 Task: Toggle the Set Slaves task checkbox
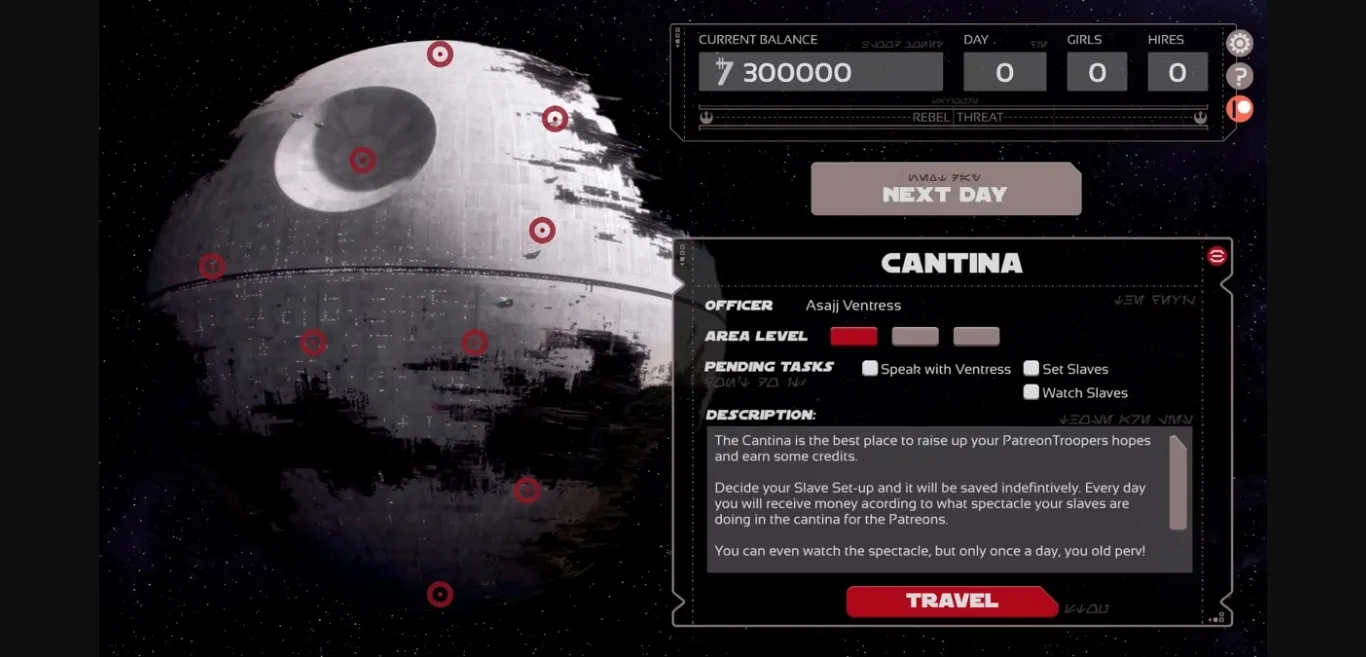(1031, 368)
